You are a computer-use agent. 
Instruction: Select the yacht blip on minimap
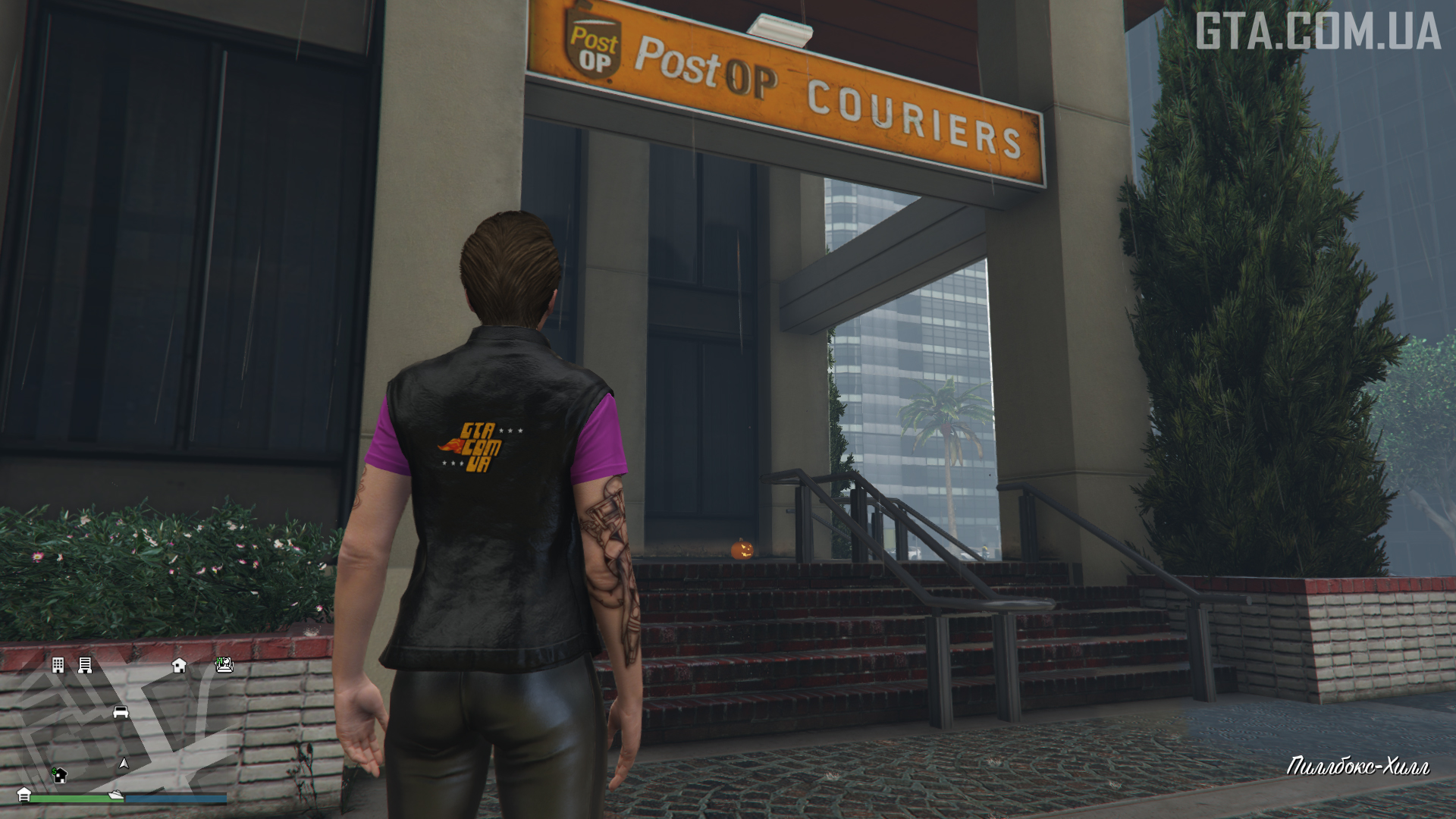115,795
